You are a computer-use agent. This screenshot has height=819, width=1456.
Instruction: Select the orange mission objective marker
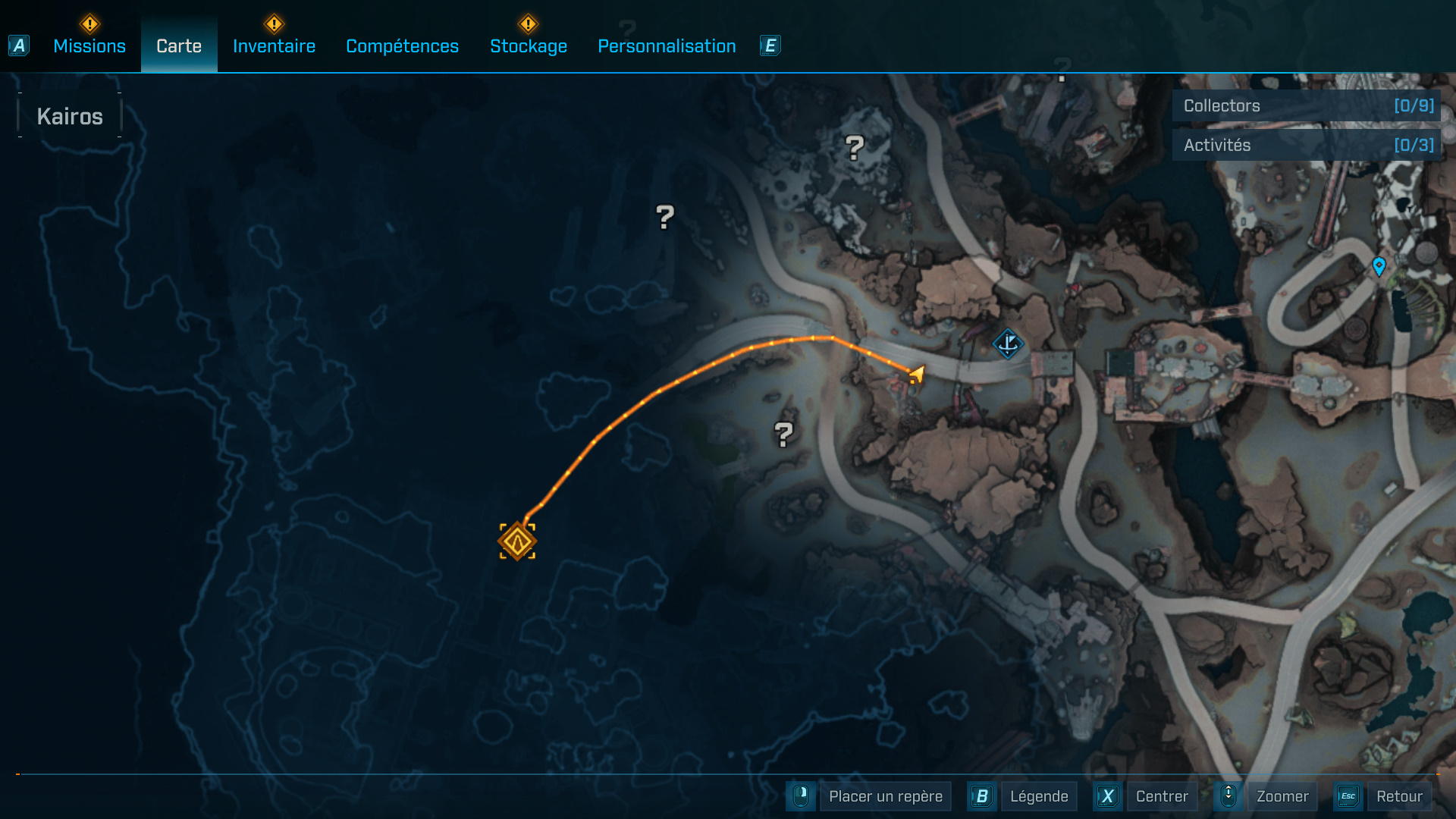pyautogui.click(x=517, y=541)
